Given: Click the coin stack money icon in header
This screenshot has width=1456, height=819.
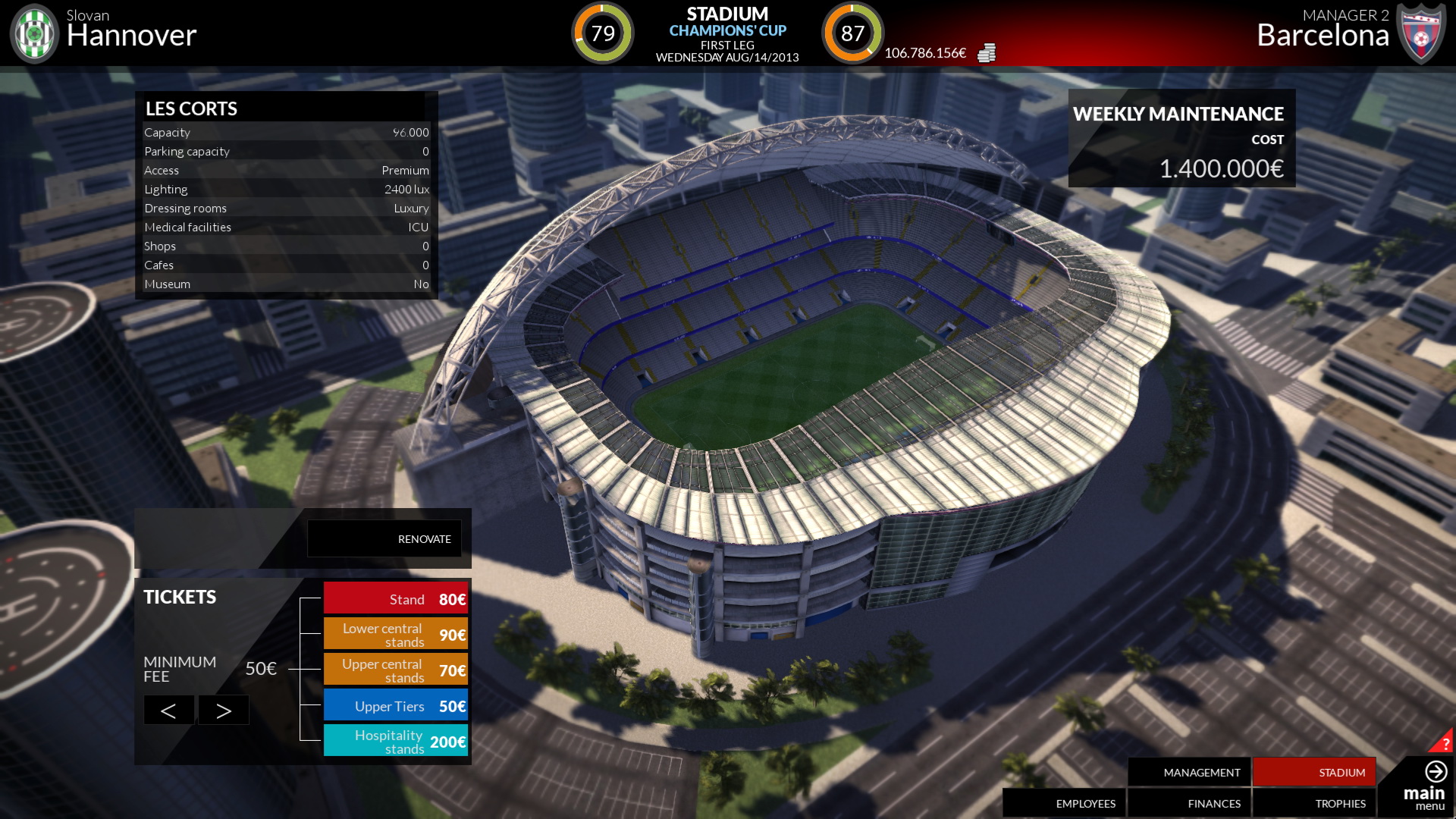Looking at the screenshot, I should [x=986, y=53].
